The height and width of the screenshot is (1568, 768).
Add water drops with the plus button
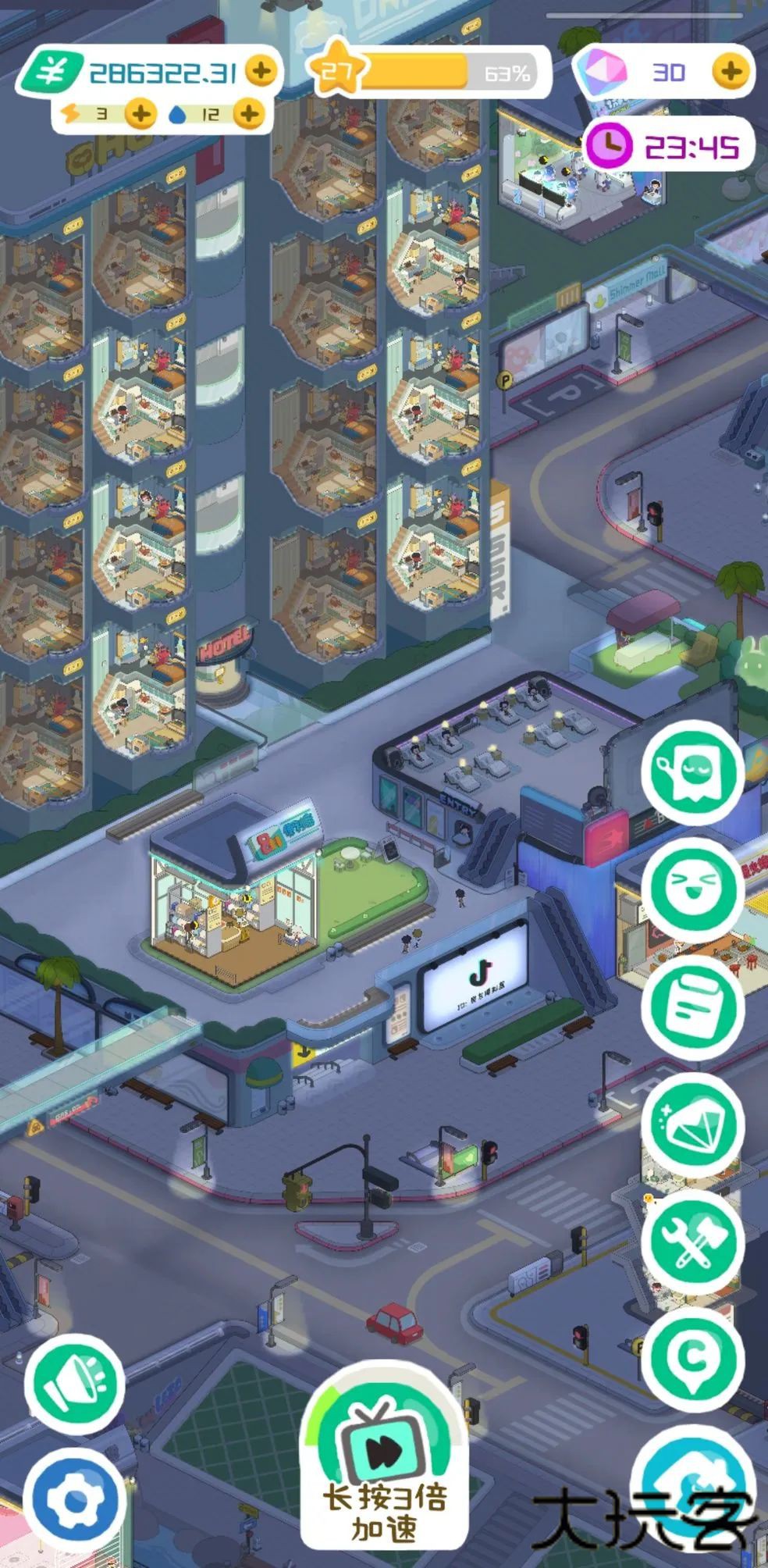point(249,114)
